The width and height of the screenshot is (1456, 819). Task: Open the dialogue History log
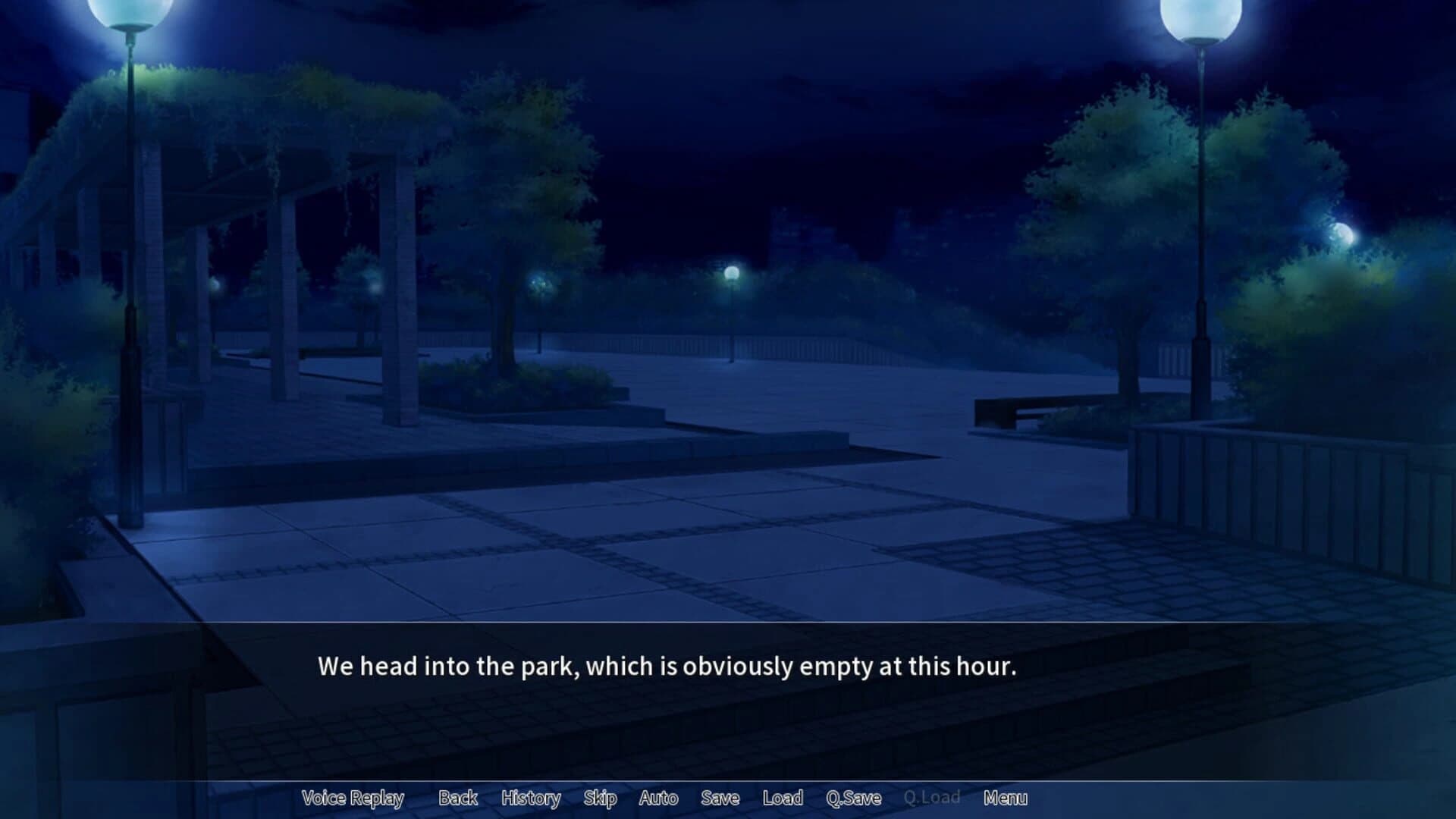pos(532,798)
